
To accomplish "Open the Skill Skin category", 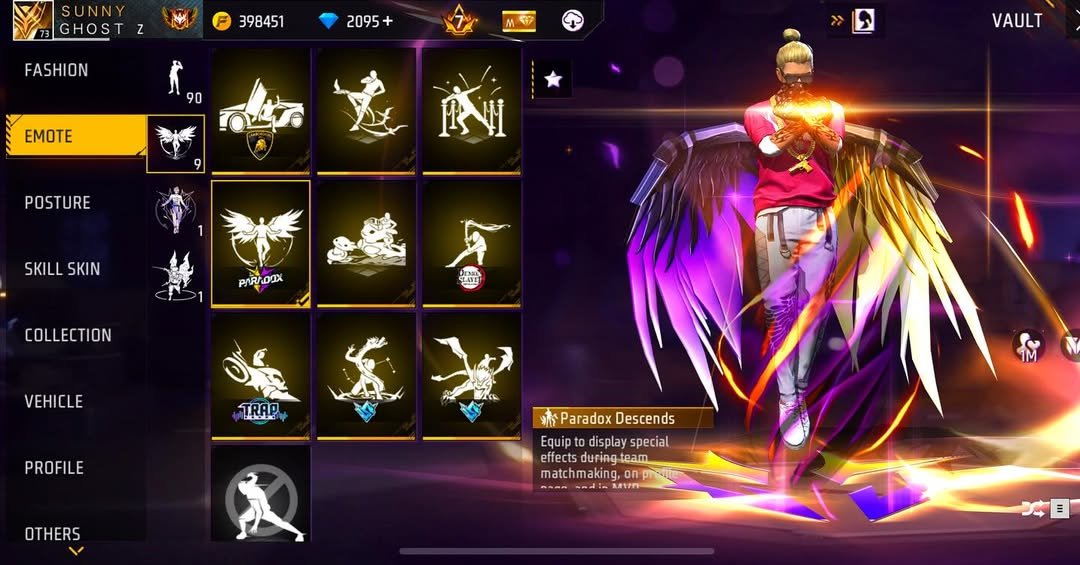I will coord(62,269).
